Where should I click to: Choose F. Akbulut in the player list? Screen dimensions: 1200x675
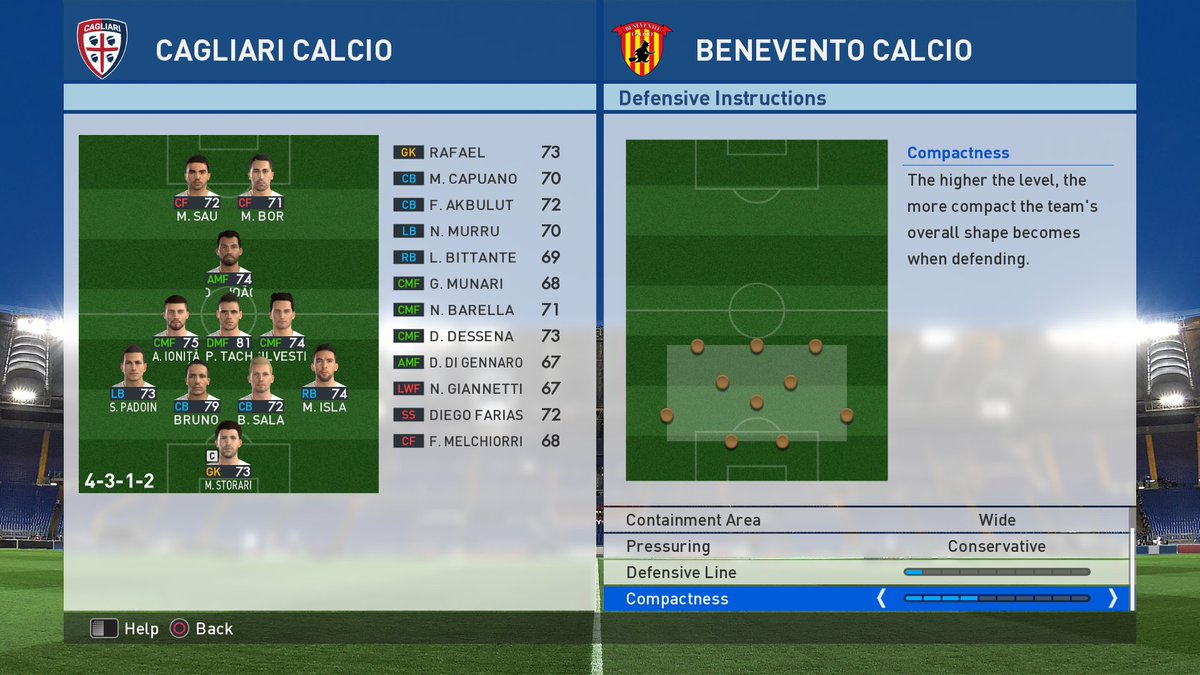(476, 204)
